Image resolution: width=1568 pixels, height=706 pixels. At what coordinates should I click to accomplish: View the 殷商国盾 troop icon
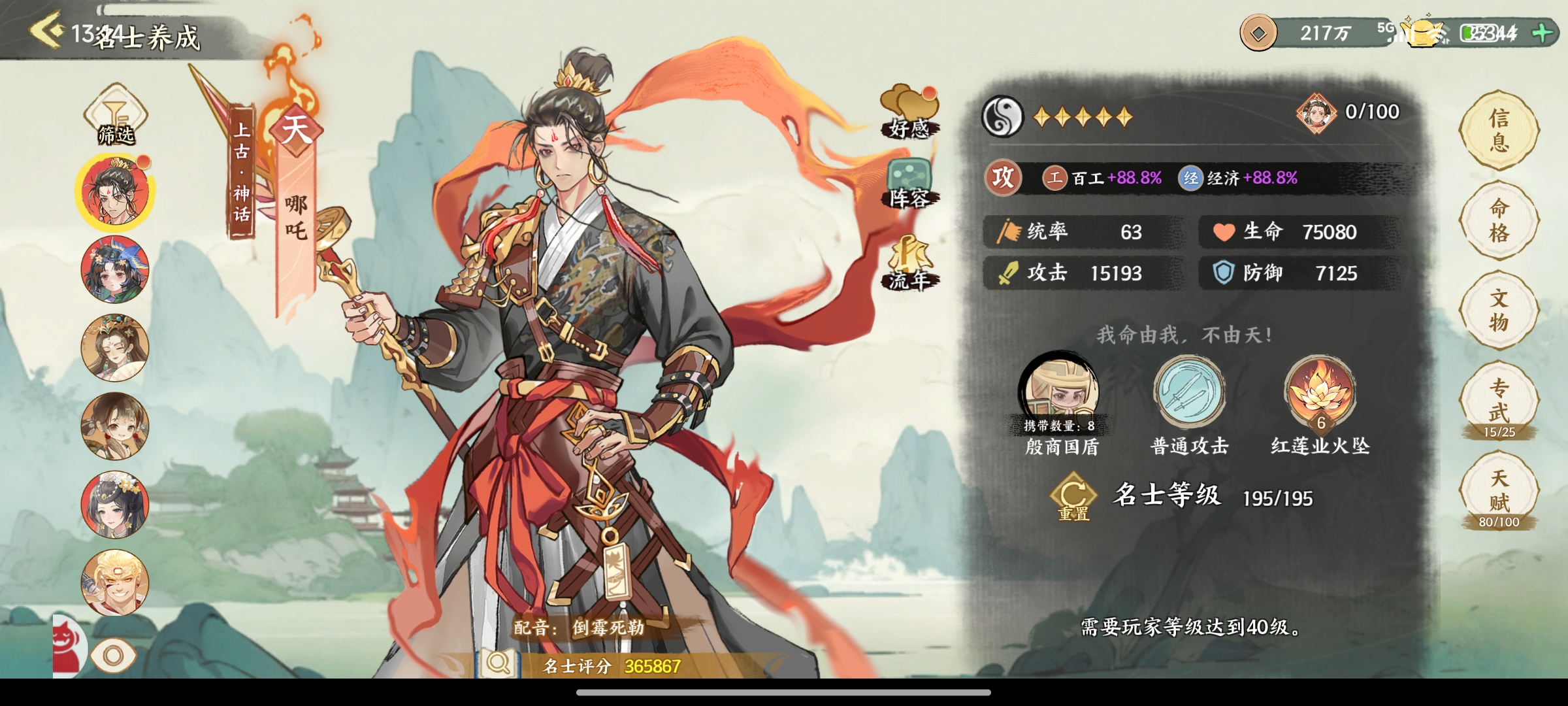[x=1060, y=392]
